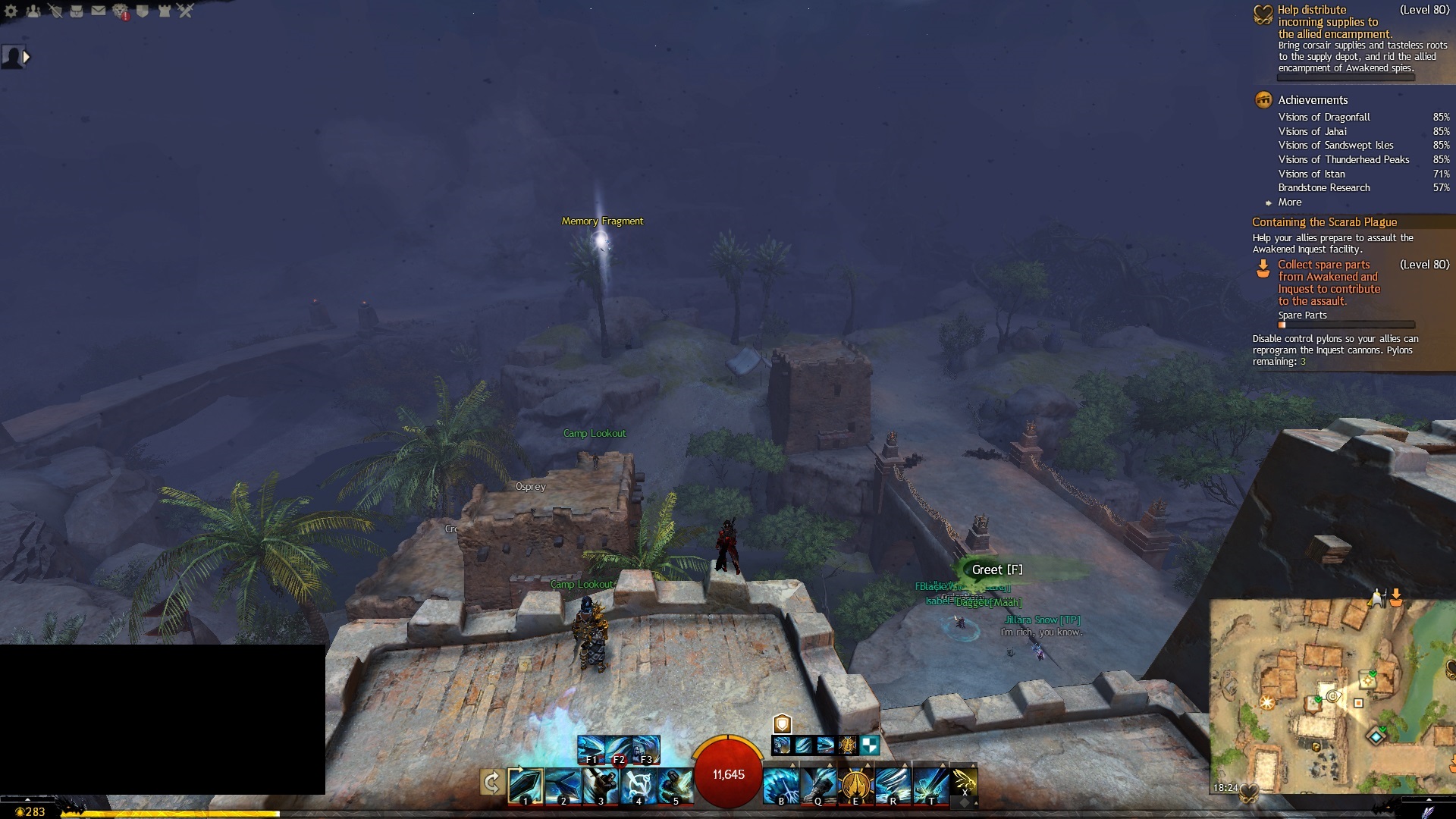Summon the mount with skill X
Screen dimensions: 1456x819
964,781
